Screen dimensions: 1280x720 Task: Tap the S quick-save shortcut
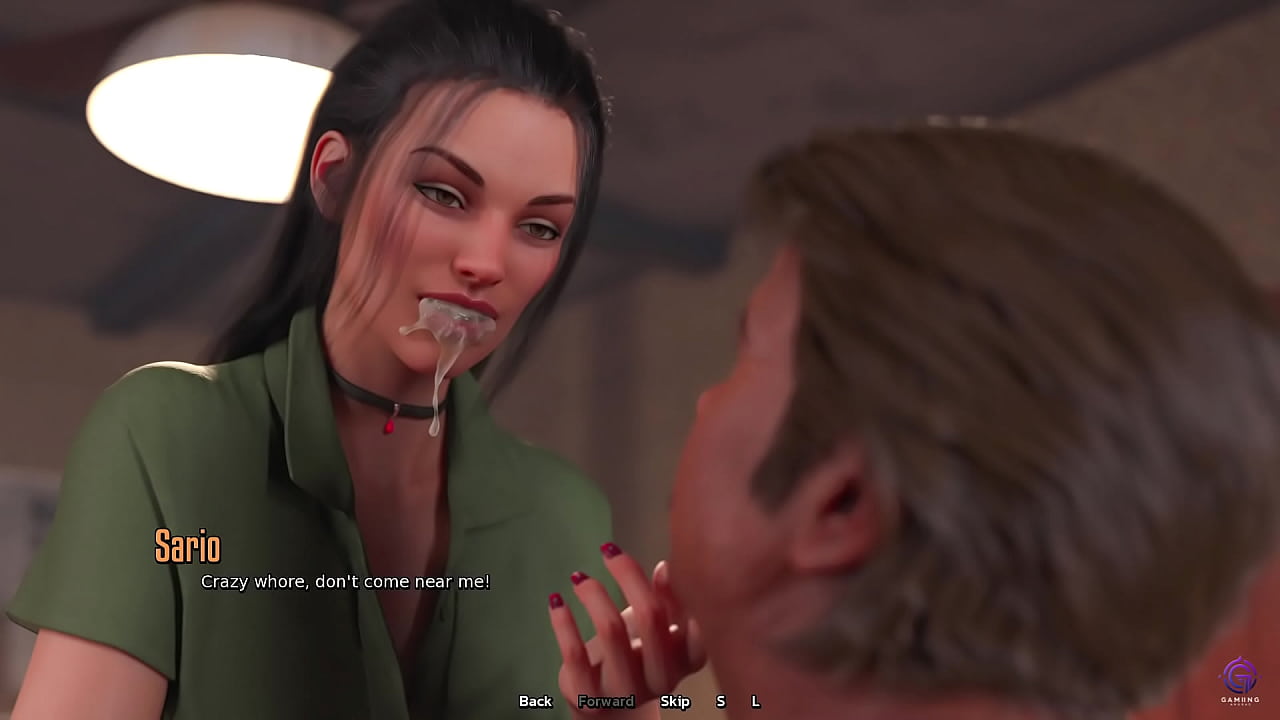[x=720, y=702]
